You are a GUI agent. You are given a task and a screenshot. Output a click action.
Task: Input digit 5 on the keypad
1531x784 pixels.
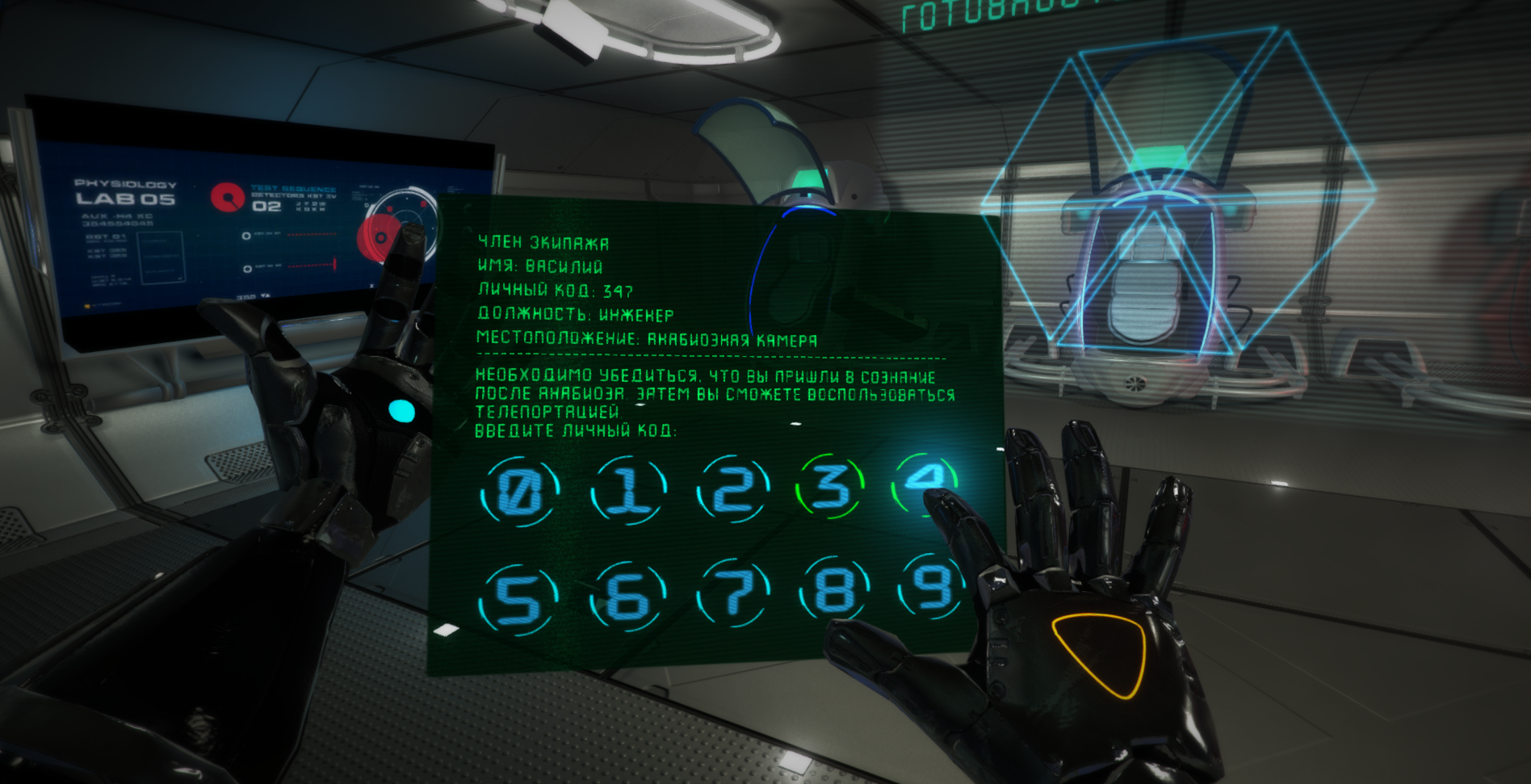coord(518,600)
